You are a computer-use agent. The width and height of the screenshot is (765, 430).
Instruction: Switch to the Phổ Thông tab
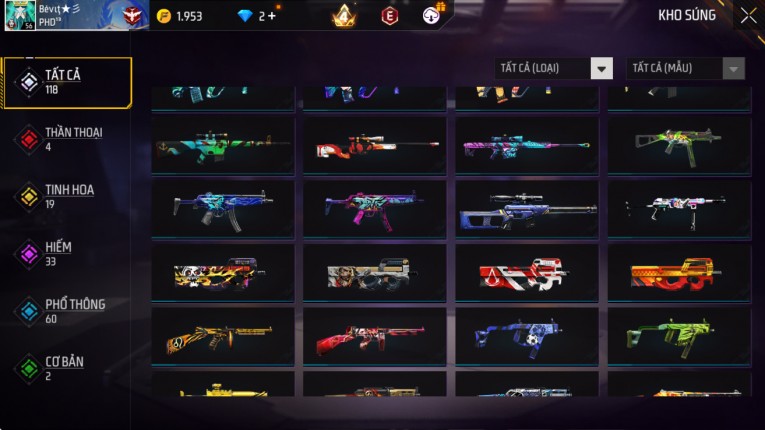pos(67,310)
